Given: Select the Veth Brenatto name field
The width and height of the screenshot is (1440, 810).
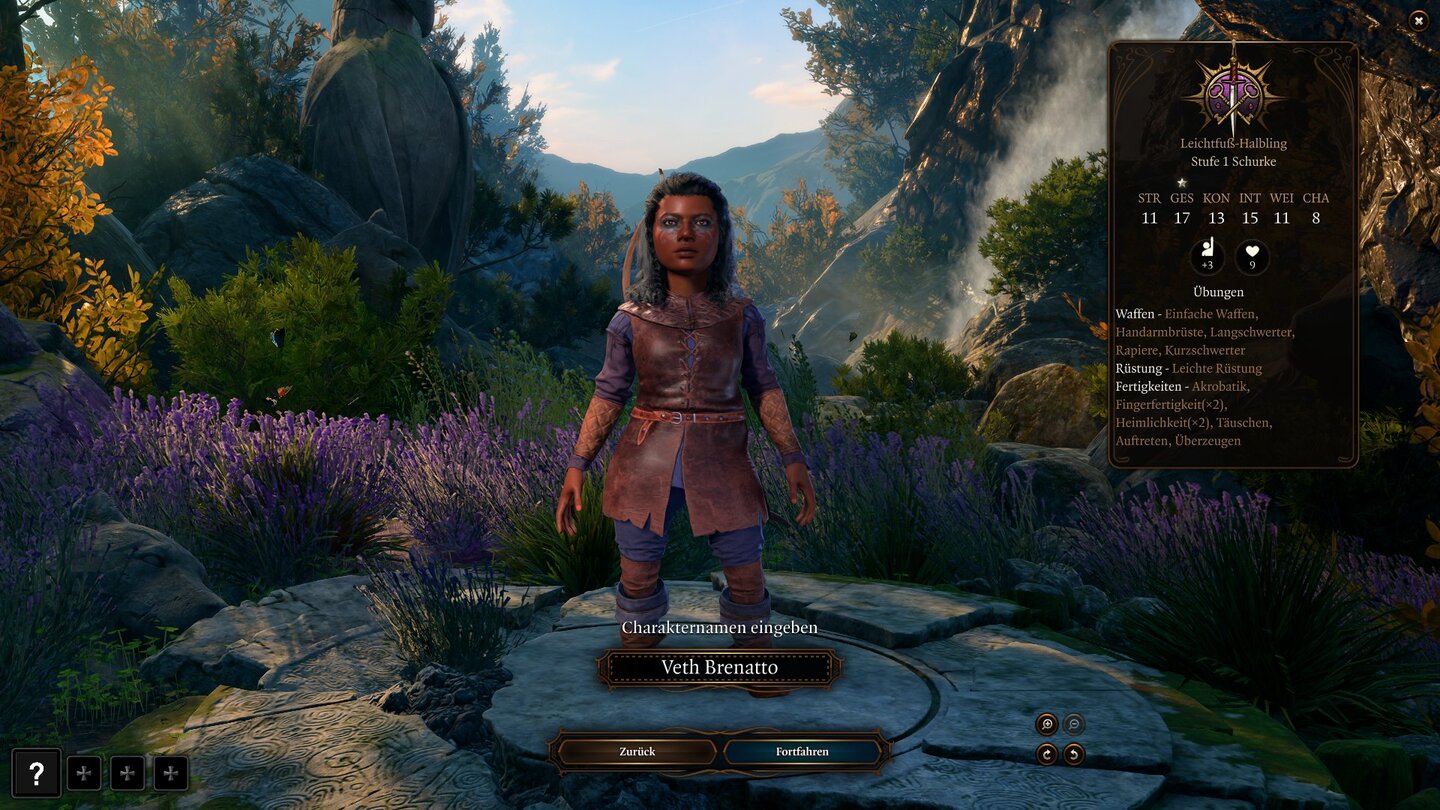Looking at the screenshot, I should (x=719, y=668).
